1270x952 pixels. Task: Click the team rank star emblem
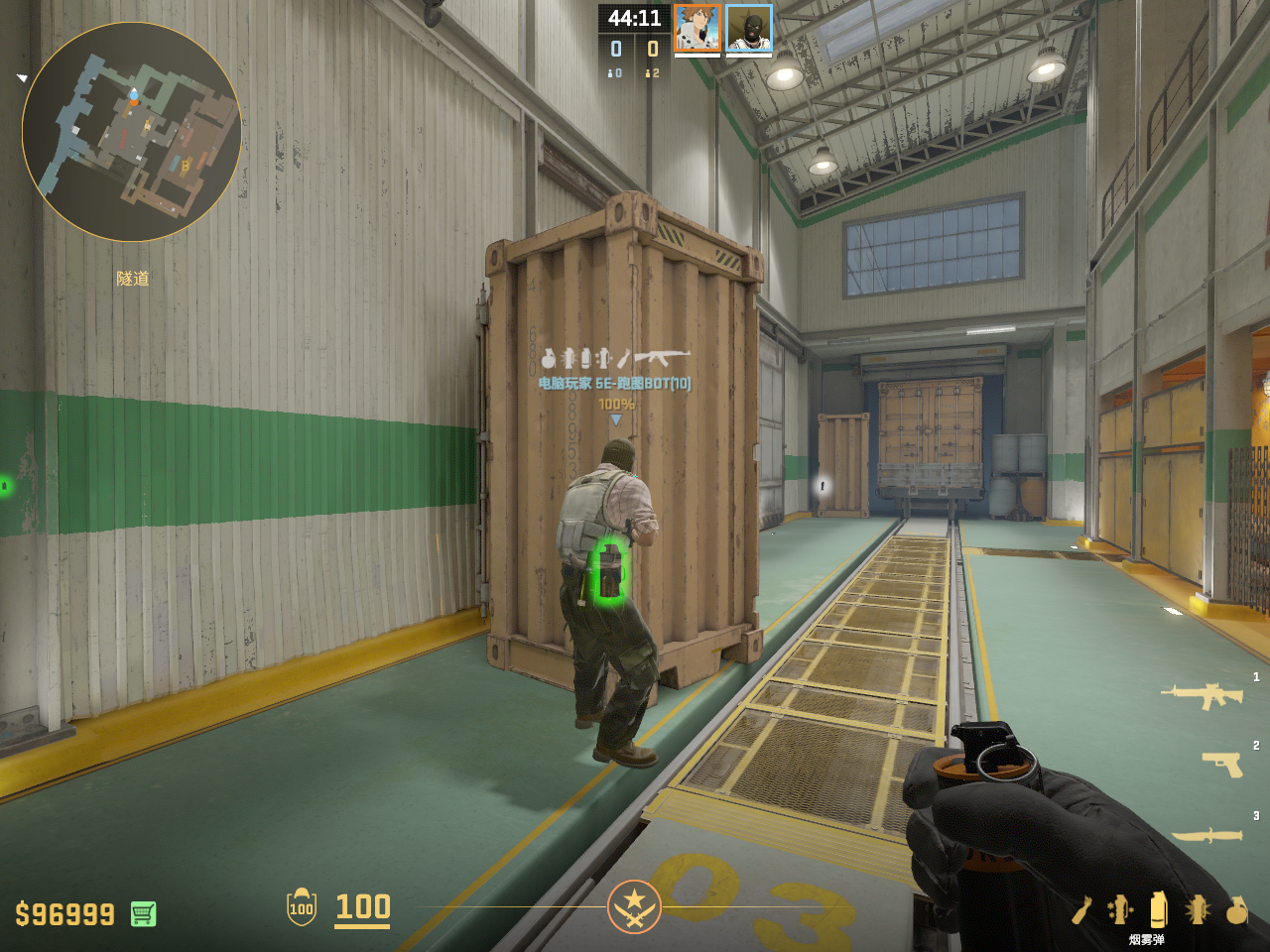pos(634,906)
